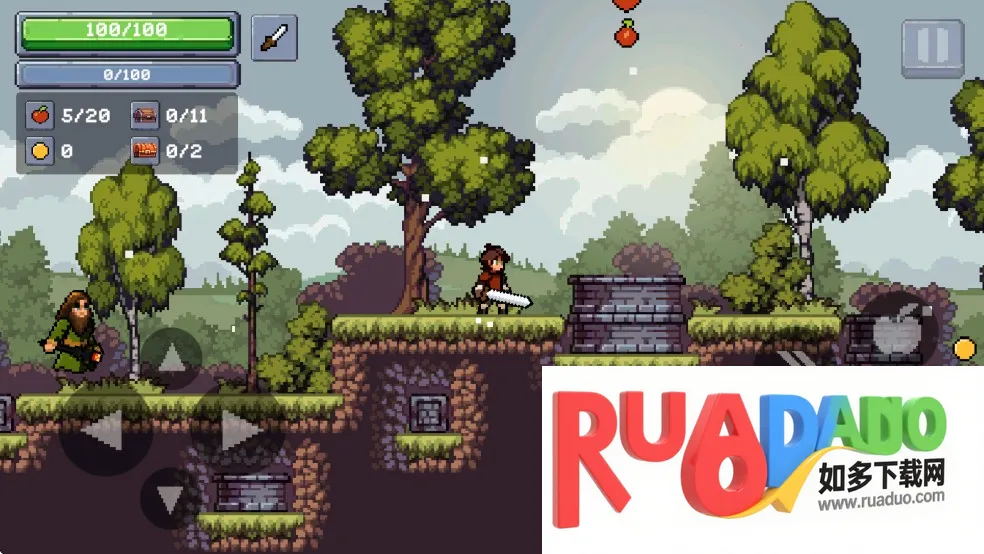The width and height of the screenshot is (984, 554).
Task: Tap the sword weapon icon beside the health bar
Action: click(x=274, y=38)
